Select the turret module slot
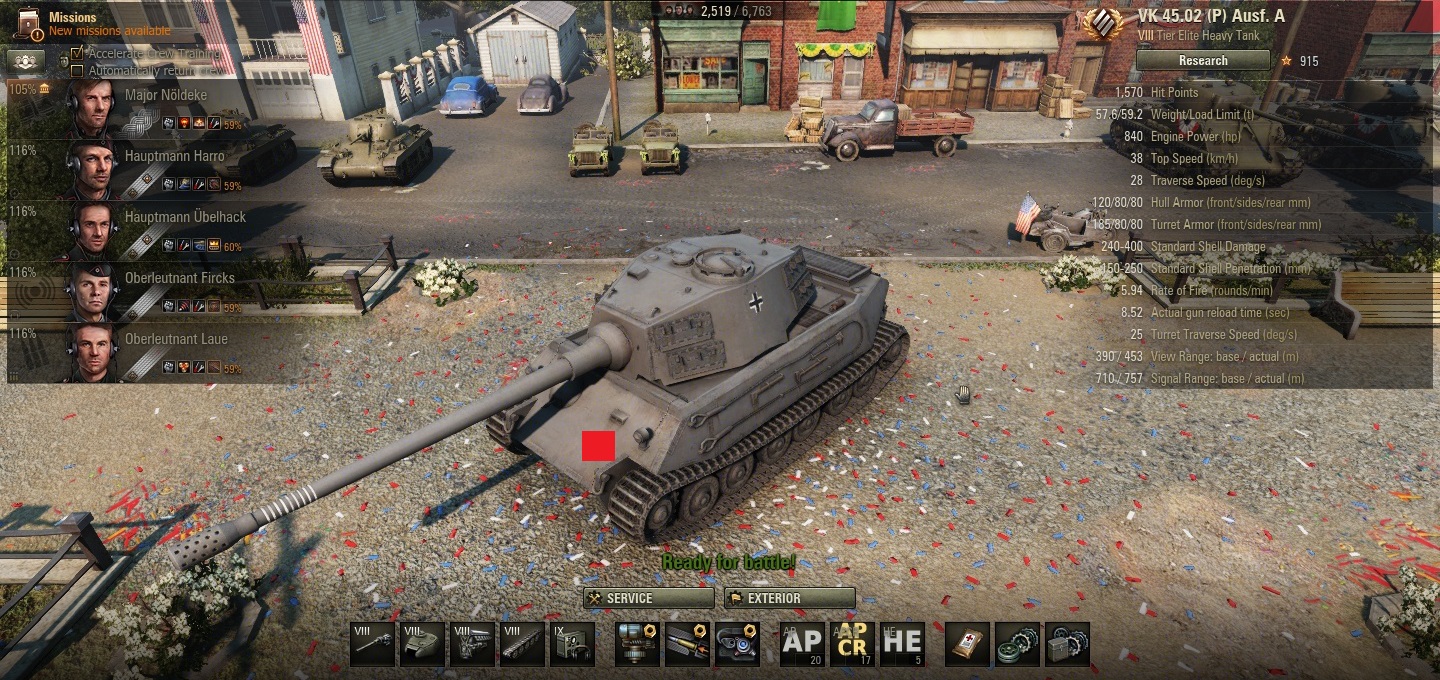The height and width of the screenshot is (680, 1440). [x=422, y=644]
